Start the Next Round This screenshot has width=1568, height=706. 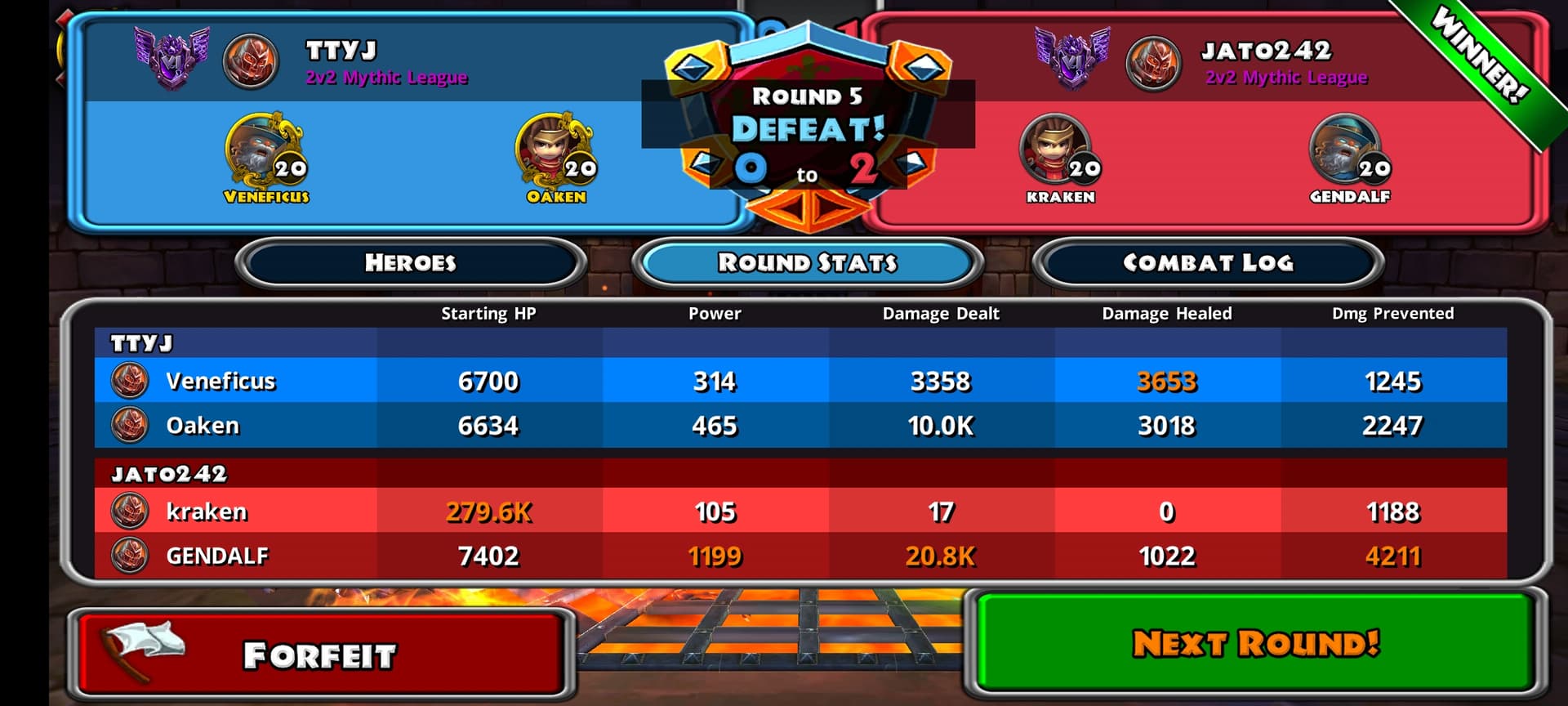pyautogui.click(x=1255, y=643)
